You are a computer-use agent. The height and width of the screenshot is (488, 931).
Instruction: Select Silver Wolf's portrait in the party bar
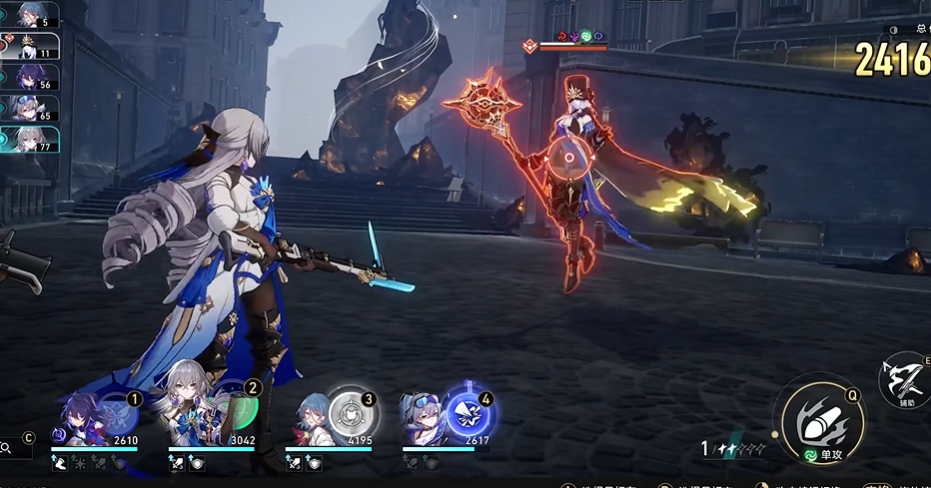(x=425, y=420)
